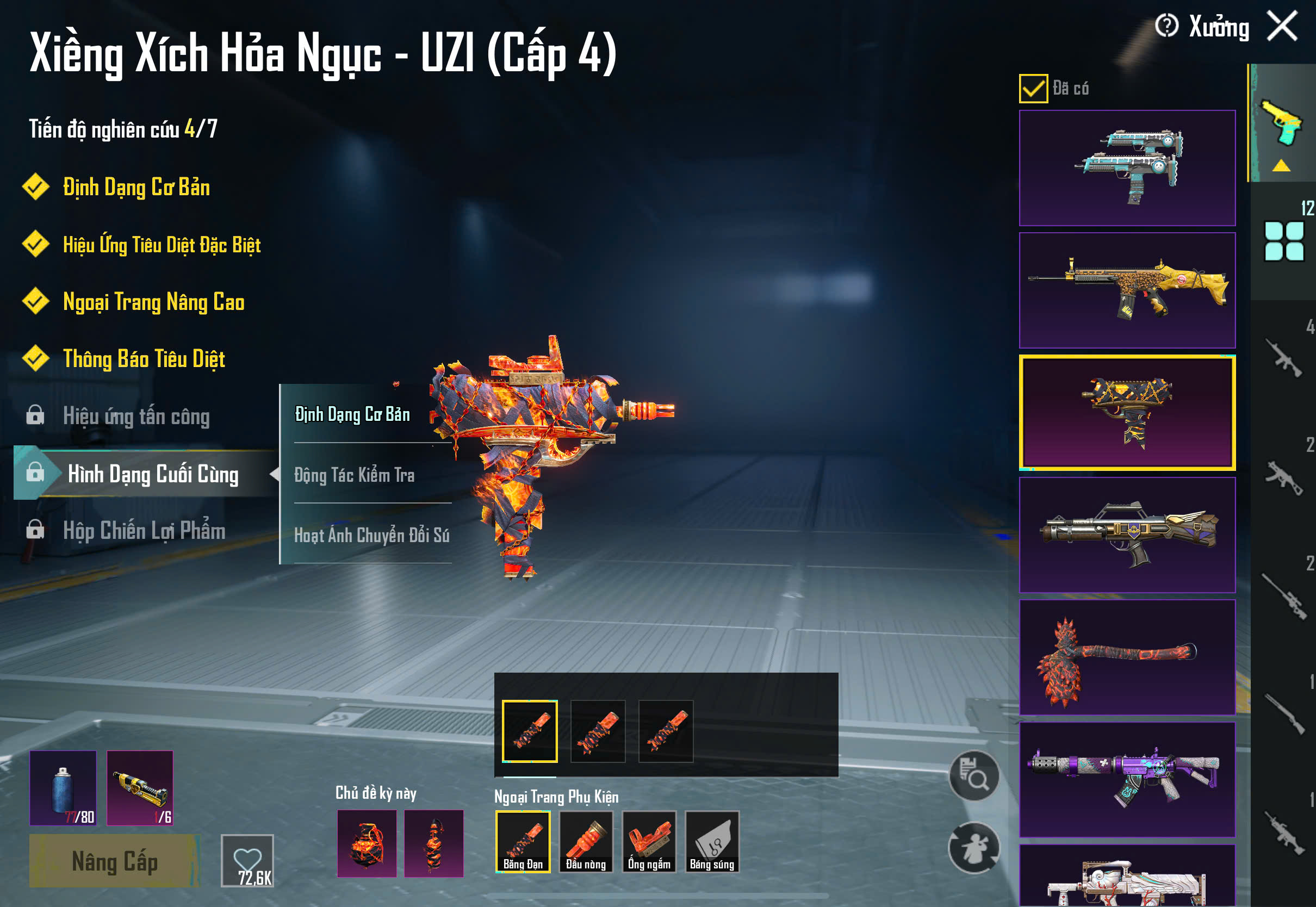This screenshot has width=1316, height=907.
Task: Select the Hình Dạng Cuối Cùng entry
Action: coord(152,474)
